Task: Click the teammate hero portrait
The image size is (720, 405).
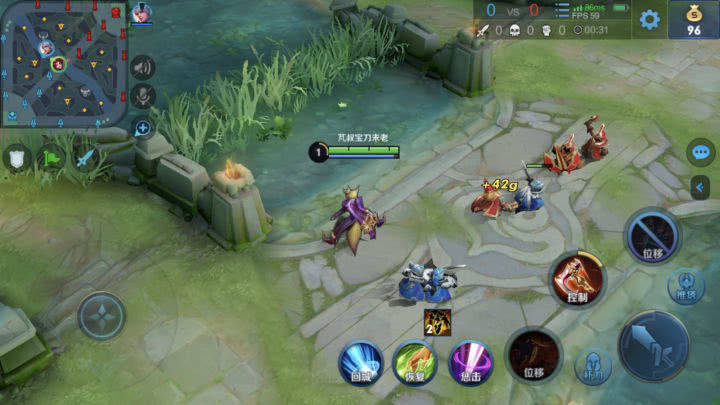Action: pos(141,14)
